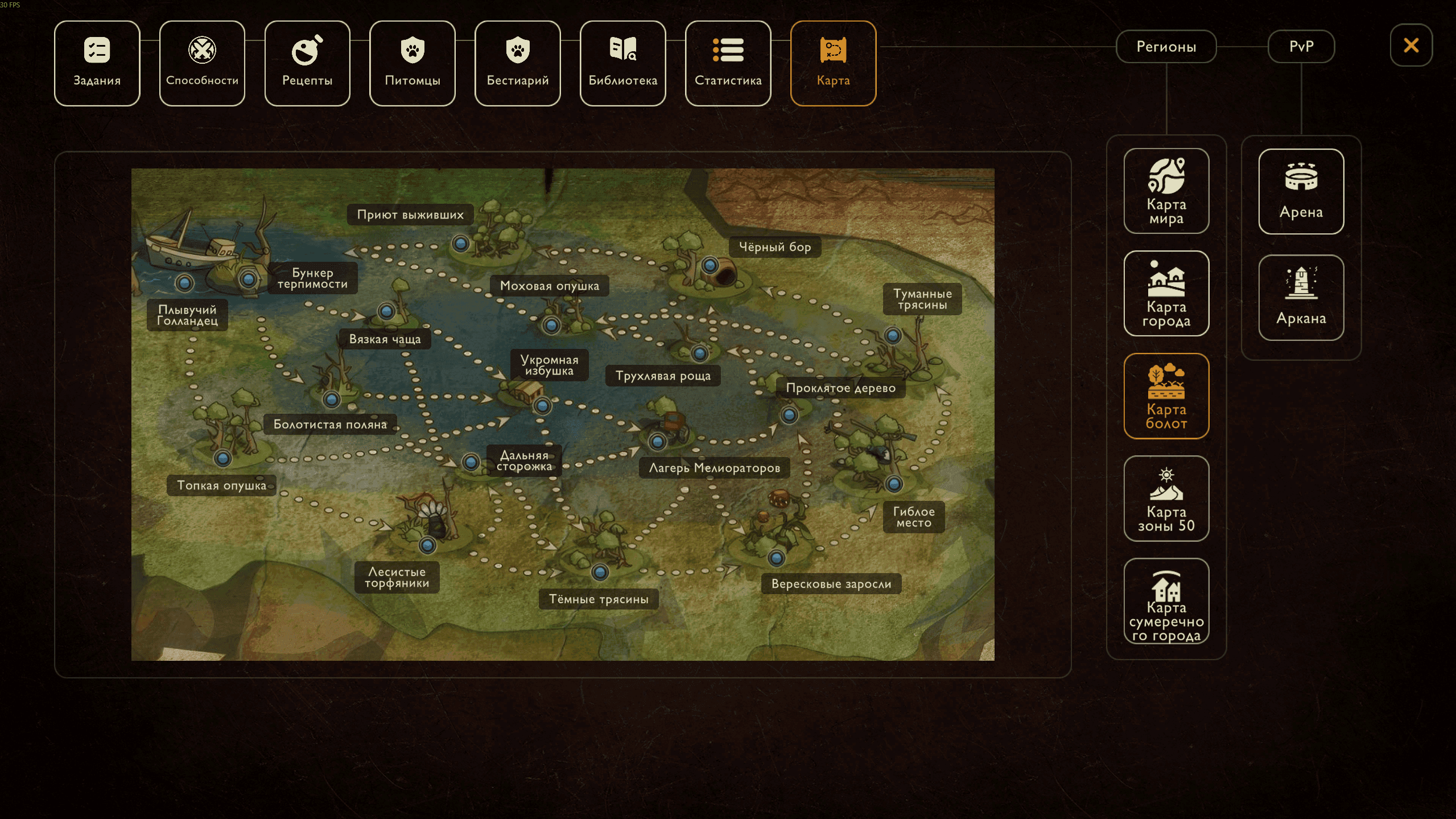The height and width of the screenshot is (819, 1456).
Task: Open the Библиотека tab
Action: (623, 63)
